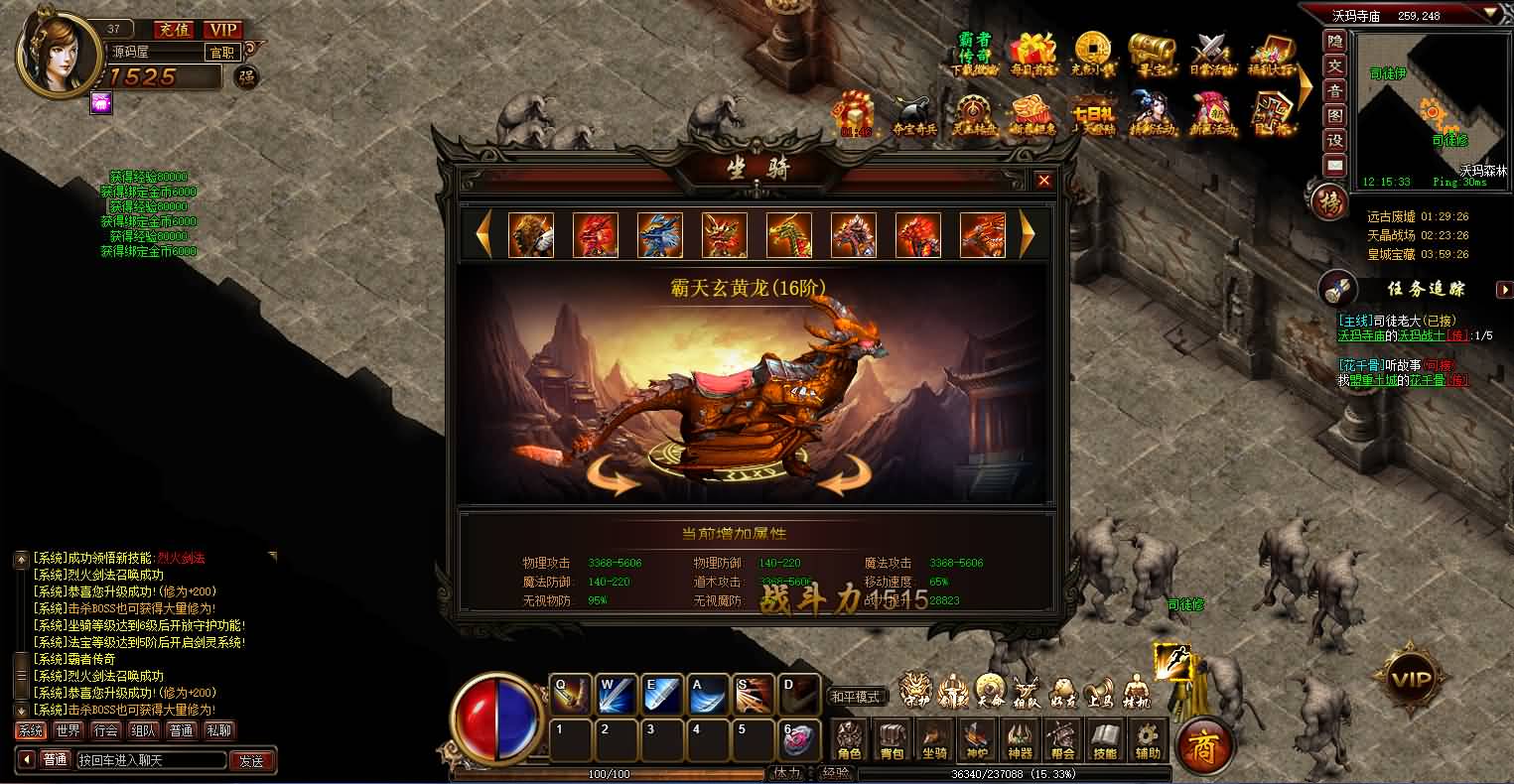Screen dimensions: 1514x784
Task: Open the 寻宝 treasure chest event
Action: click(1151, 54)
